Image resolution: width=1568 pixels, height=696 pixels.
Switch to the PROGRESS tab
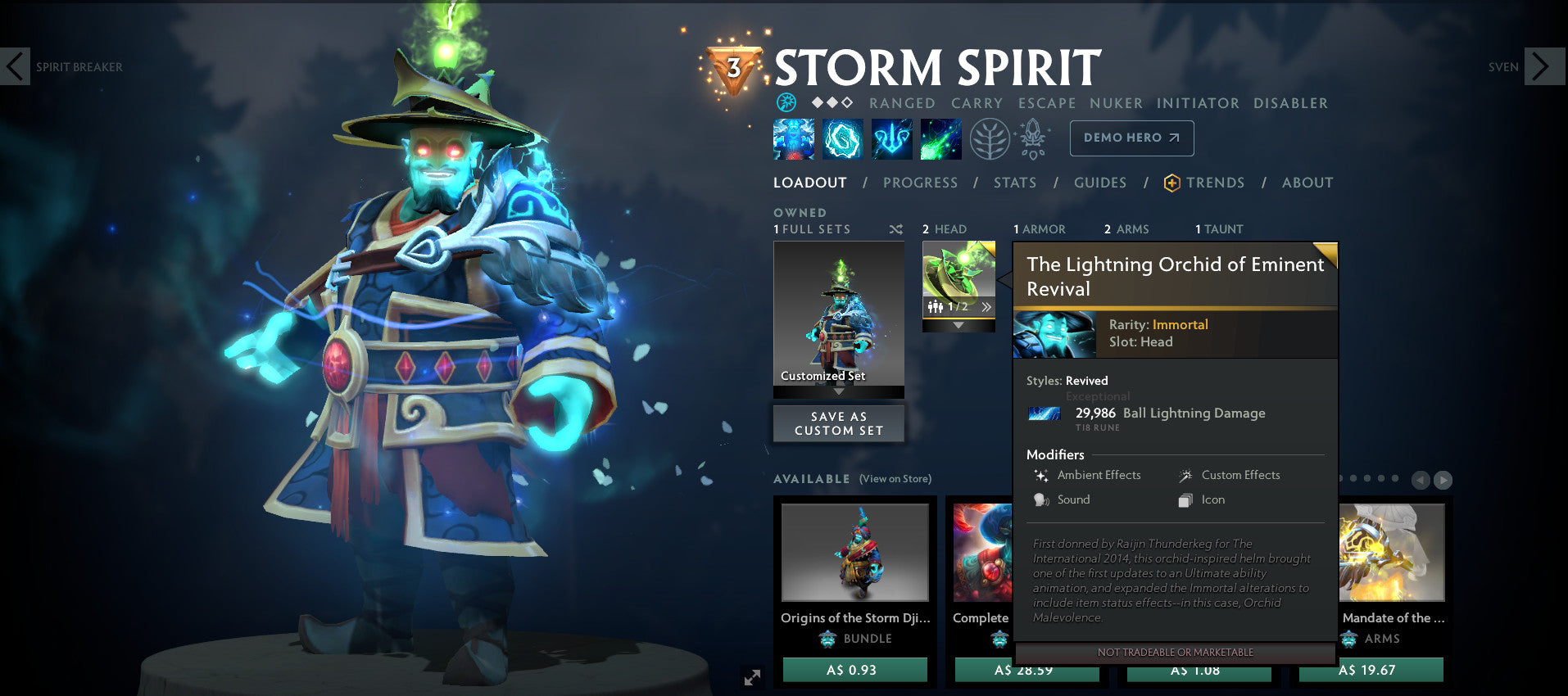[920, 183]
